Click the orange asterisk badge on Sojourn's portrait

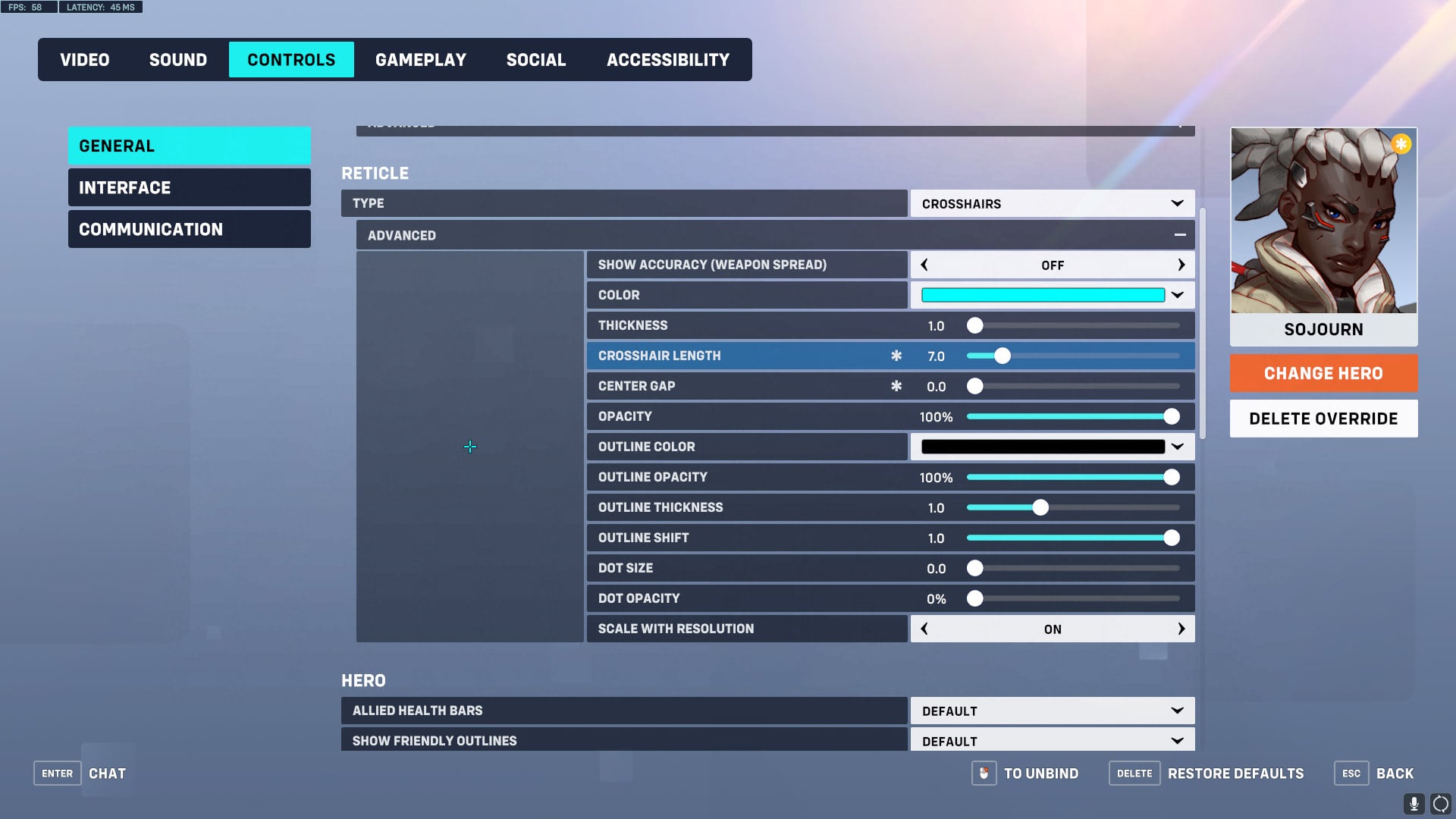click(1401, 144)
